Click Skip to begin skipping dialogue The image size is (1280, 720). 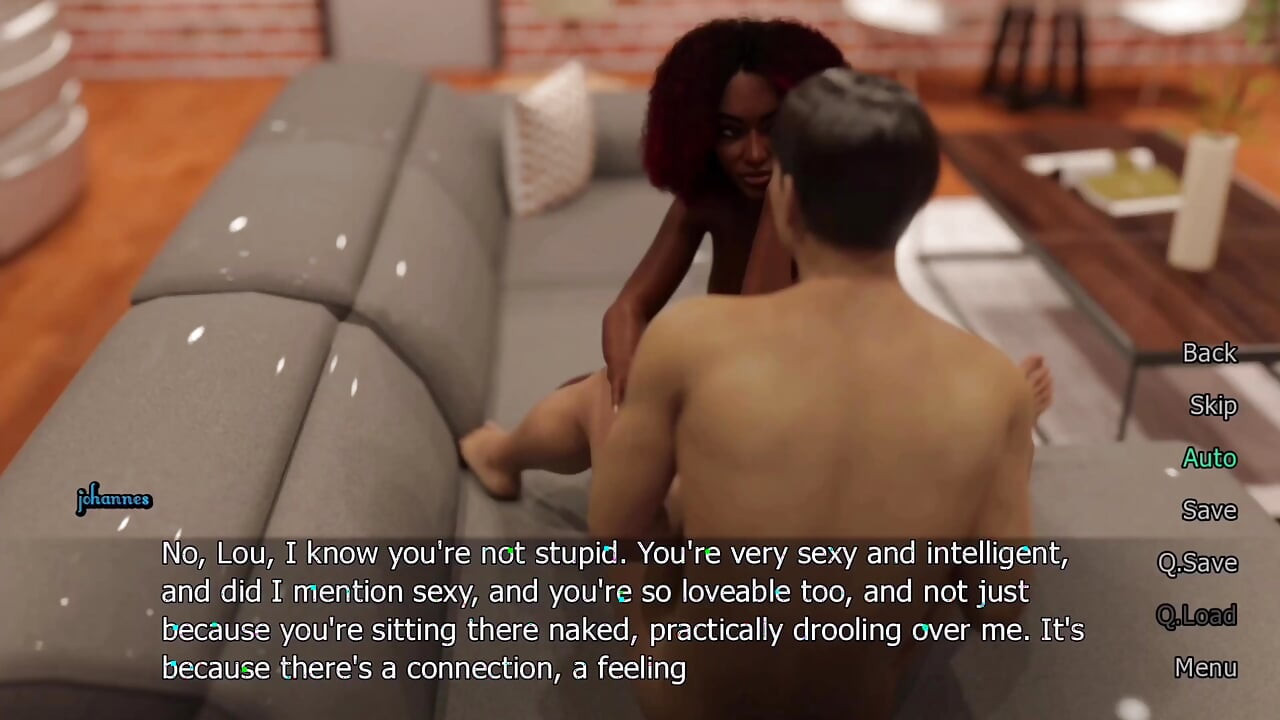1213,406
